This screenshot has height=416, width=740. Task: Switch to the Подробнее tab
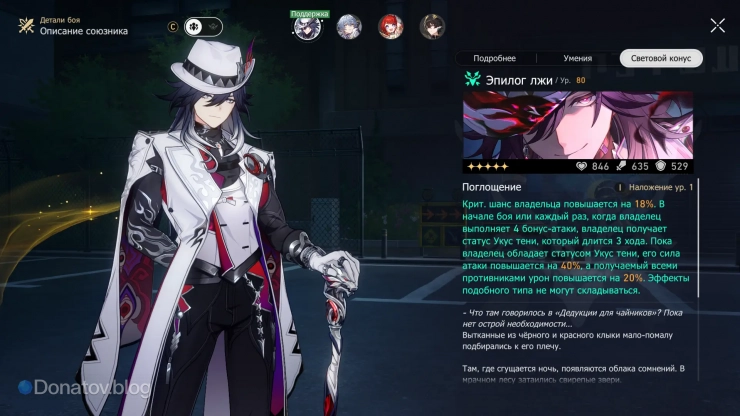click(x=494, y=59)
